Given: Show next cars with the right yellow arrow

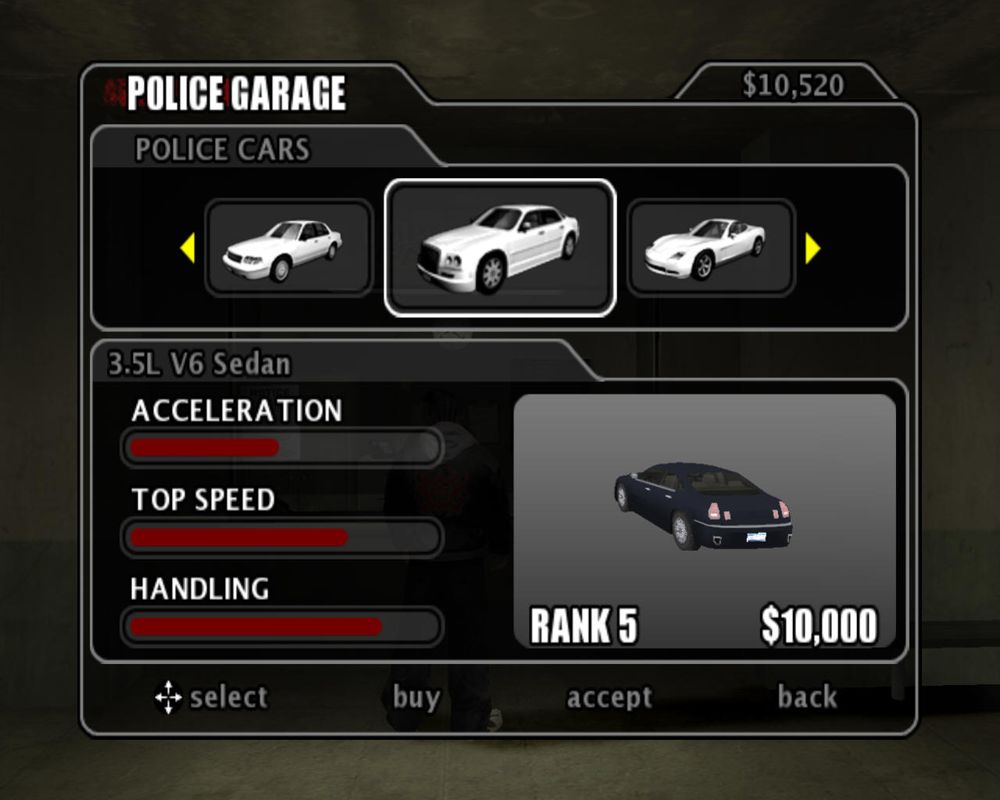Looking at the screenshot, I should (812, 248).
